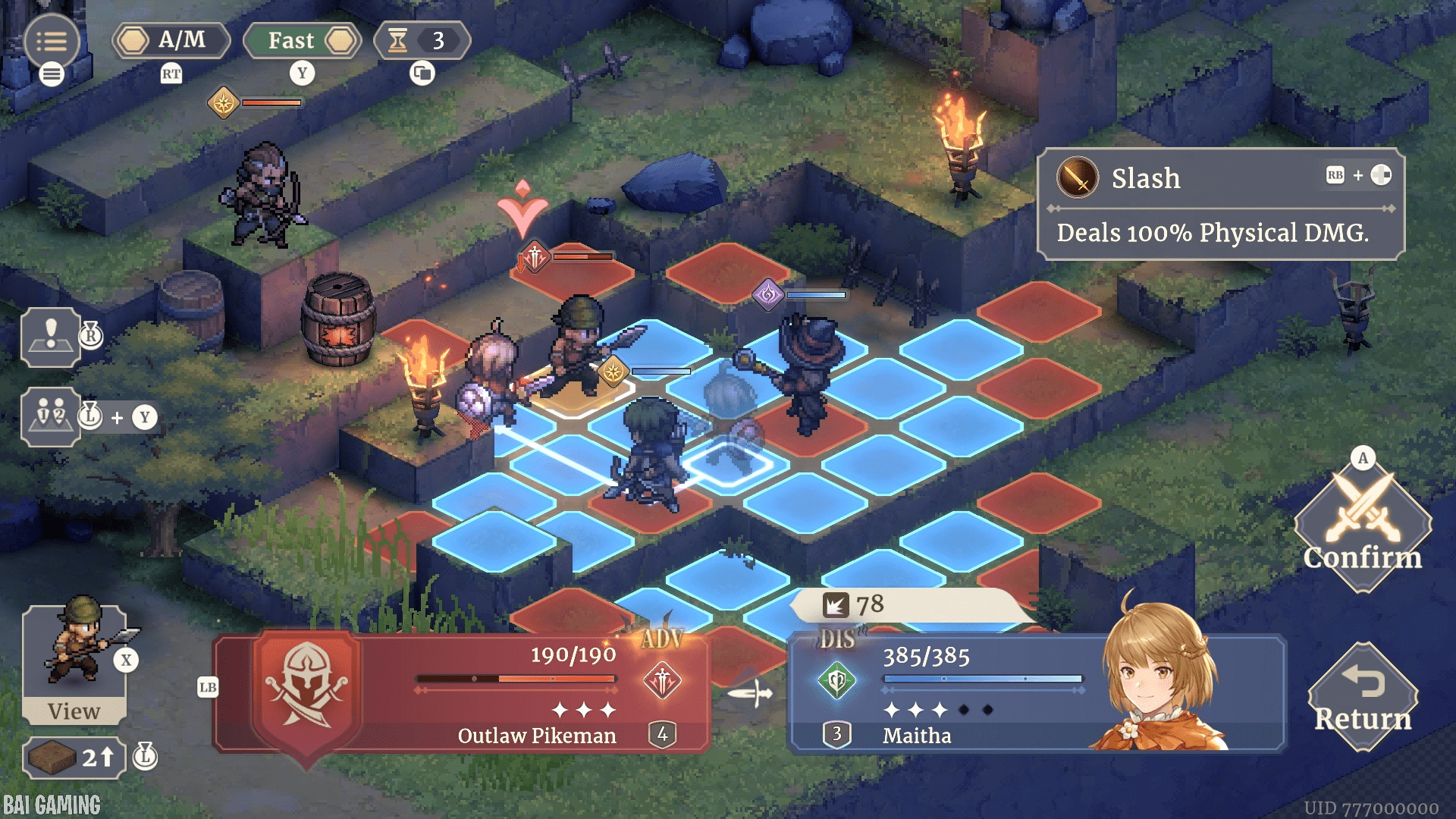This screenshot has width=1456, height=819.
Task: Open the exclamation tile info button
Action: [51, 337]
